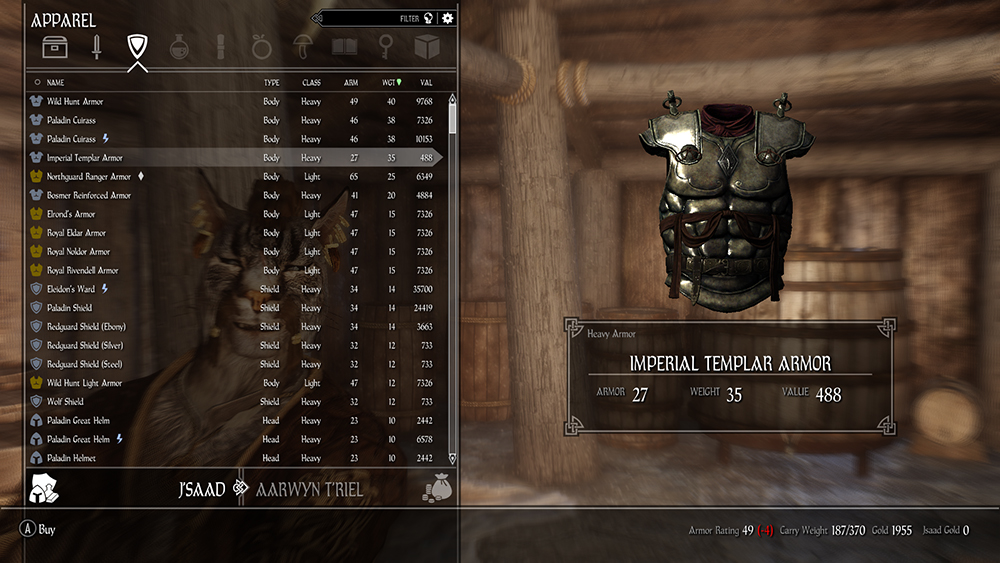1000x563 pixels.
Task: Choose the Royal Noldor Armor row
Action: pyautogui.click(x=78, y=252)
